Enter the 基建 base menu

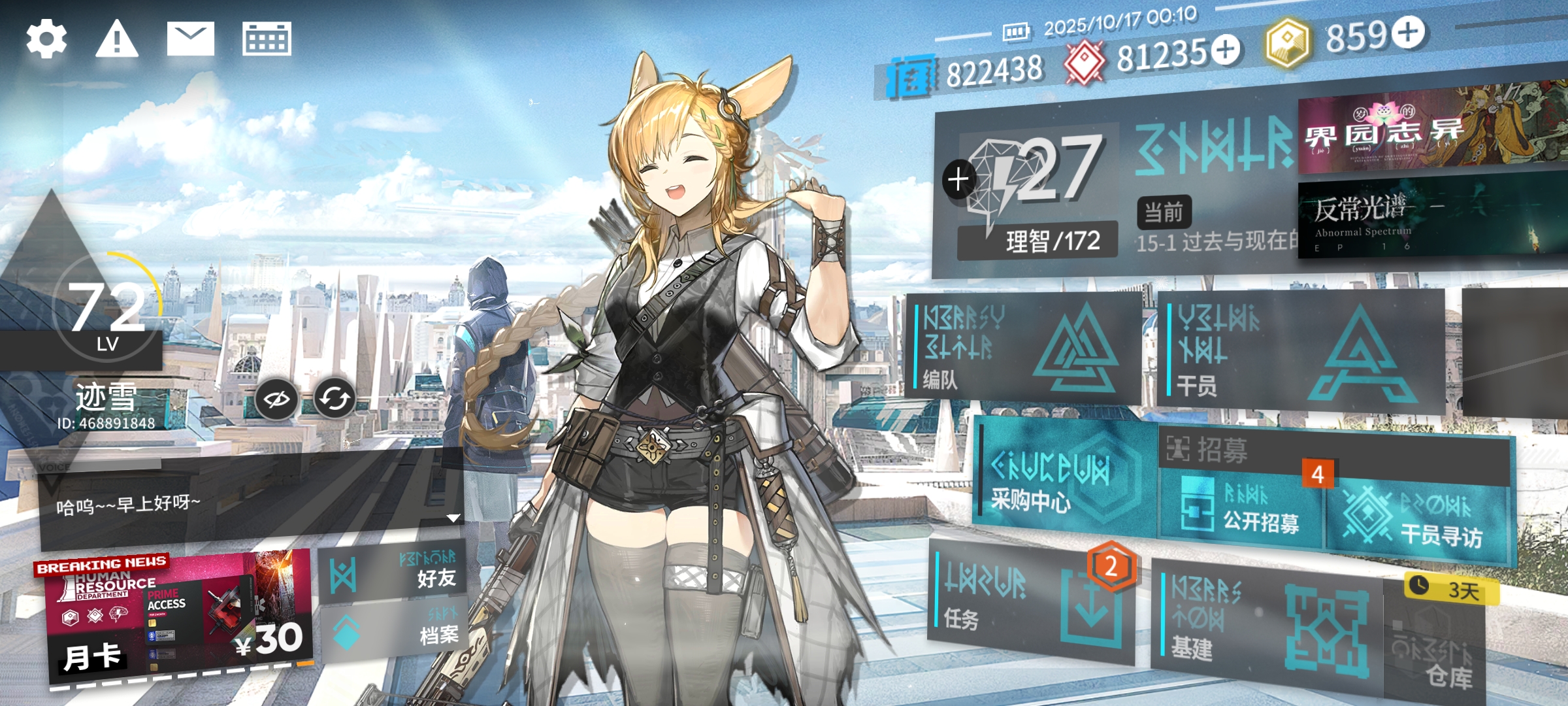pos(1264,626)
